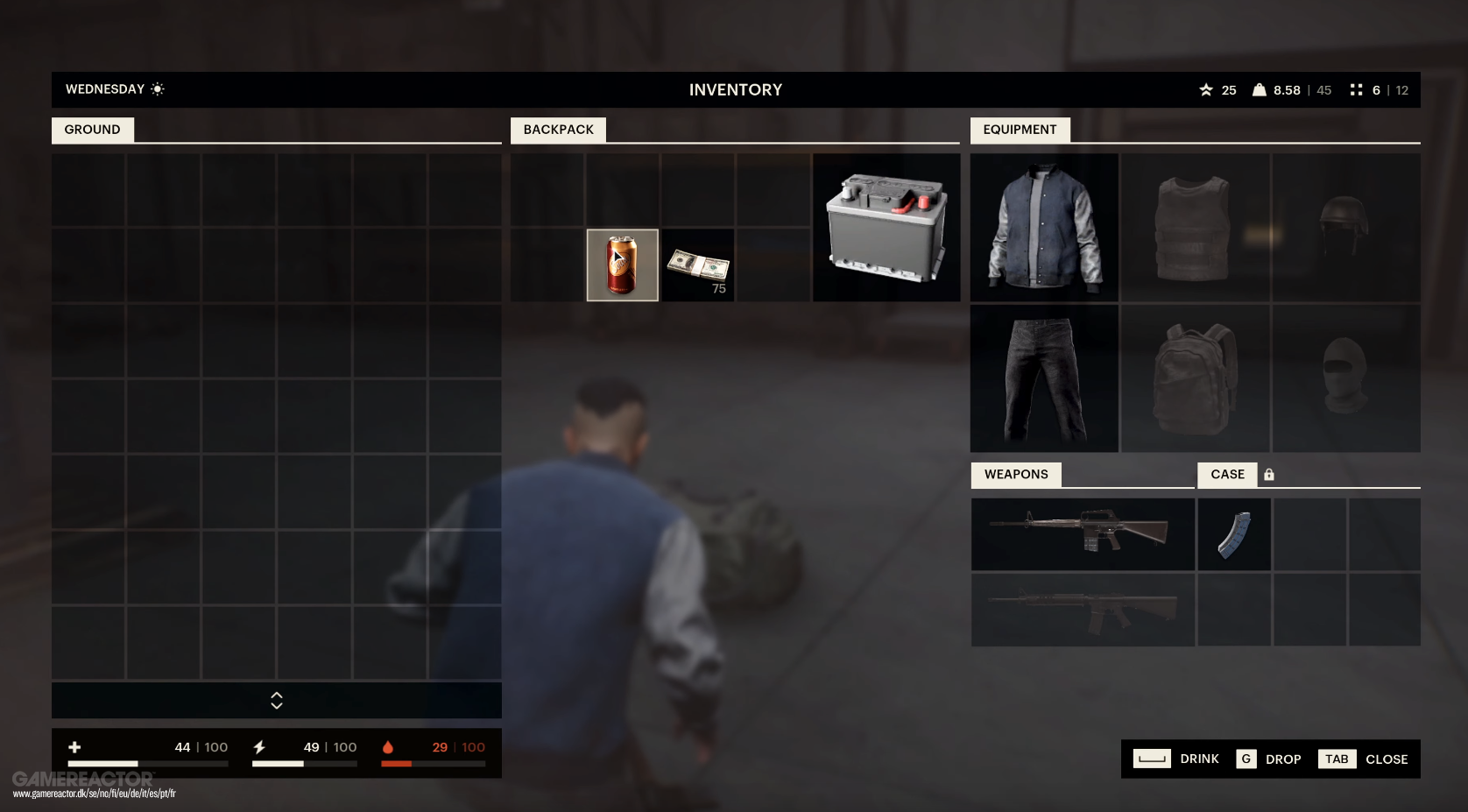Viewport: 1468px width, 812px height.
Task: Switch to the Weapons tab
Action: [x=1016, y=474]
